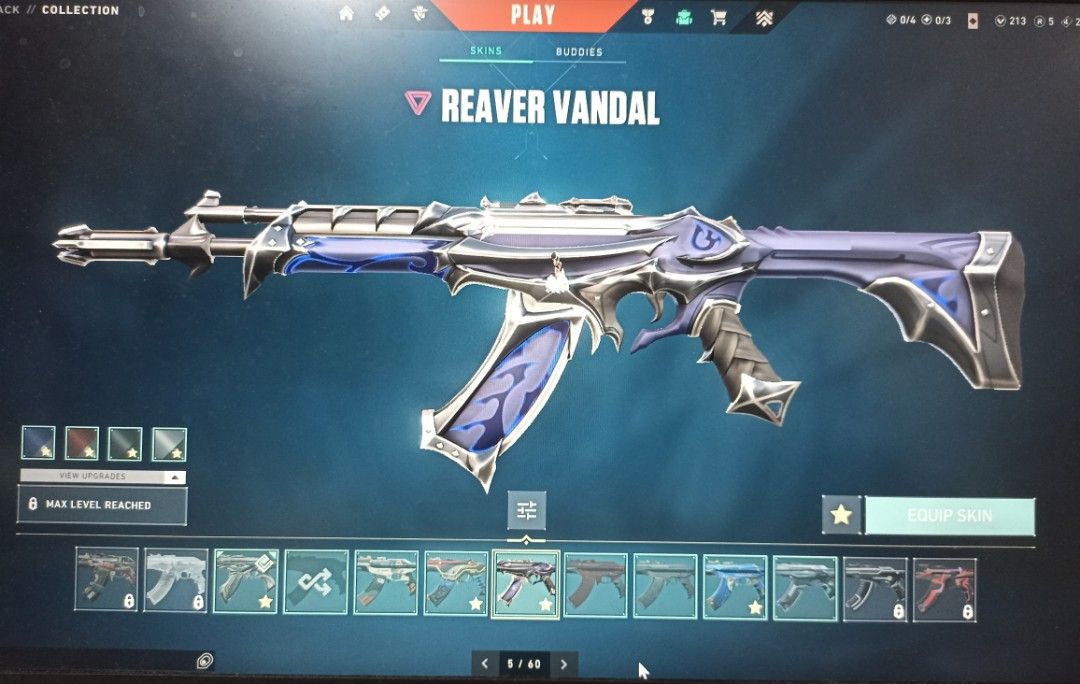Choose the blue color variant swatch

click(38, 444)
